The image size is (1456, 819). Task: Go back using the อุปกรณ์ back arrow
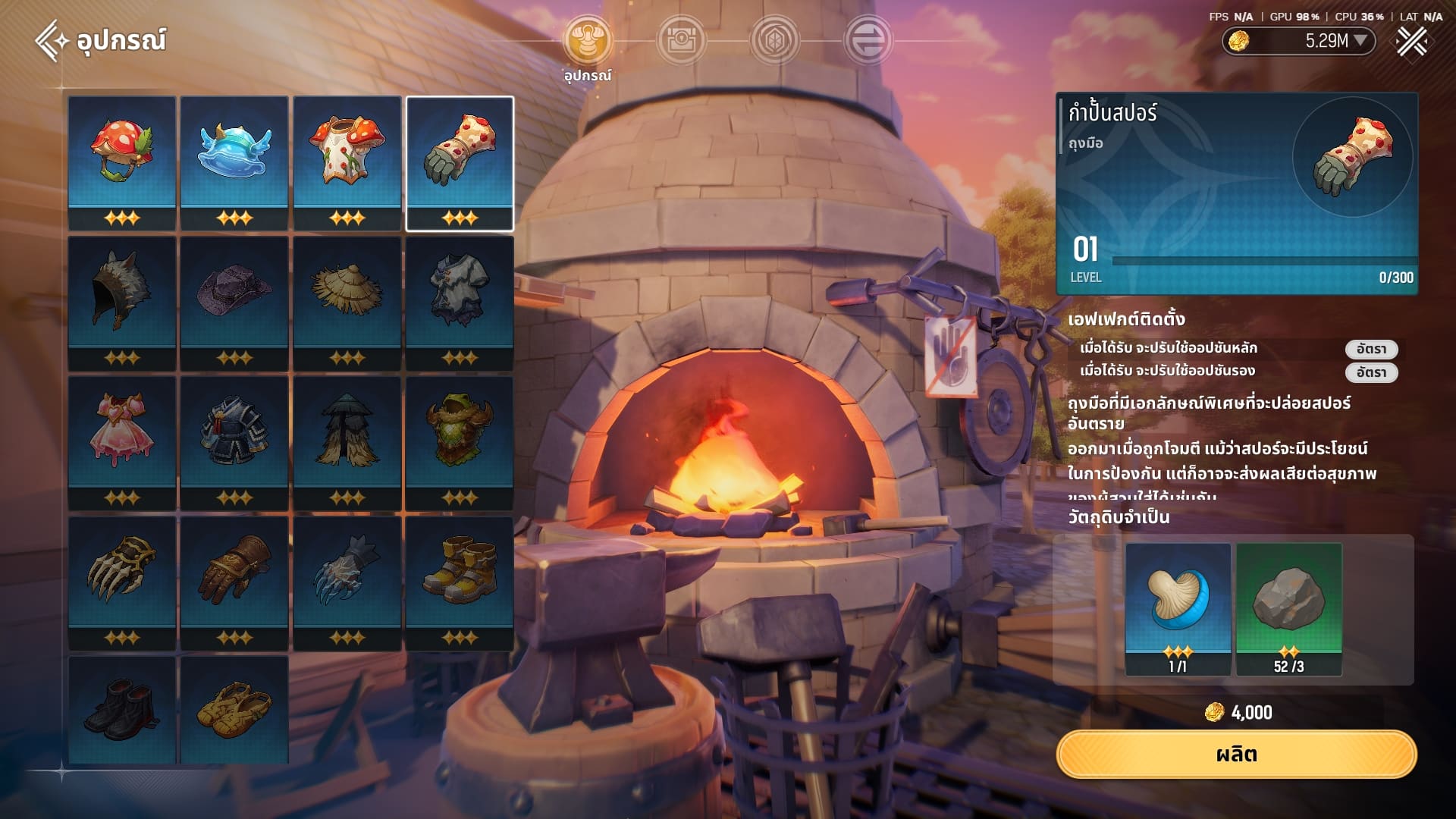52,40
